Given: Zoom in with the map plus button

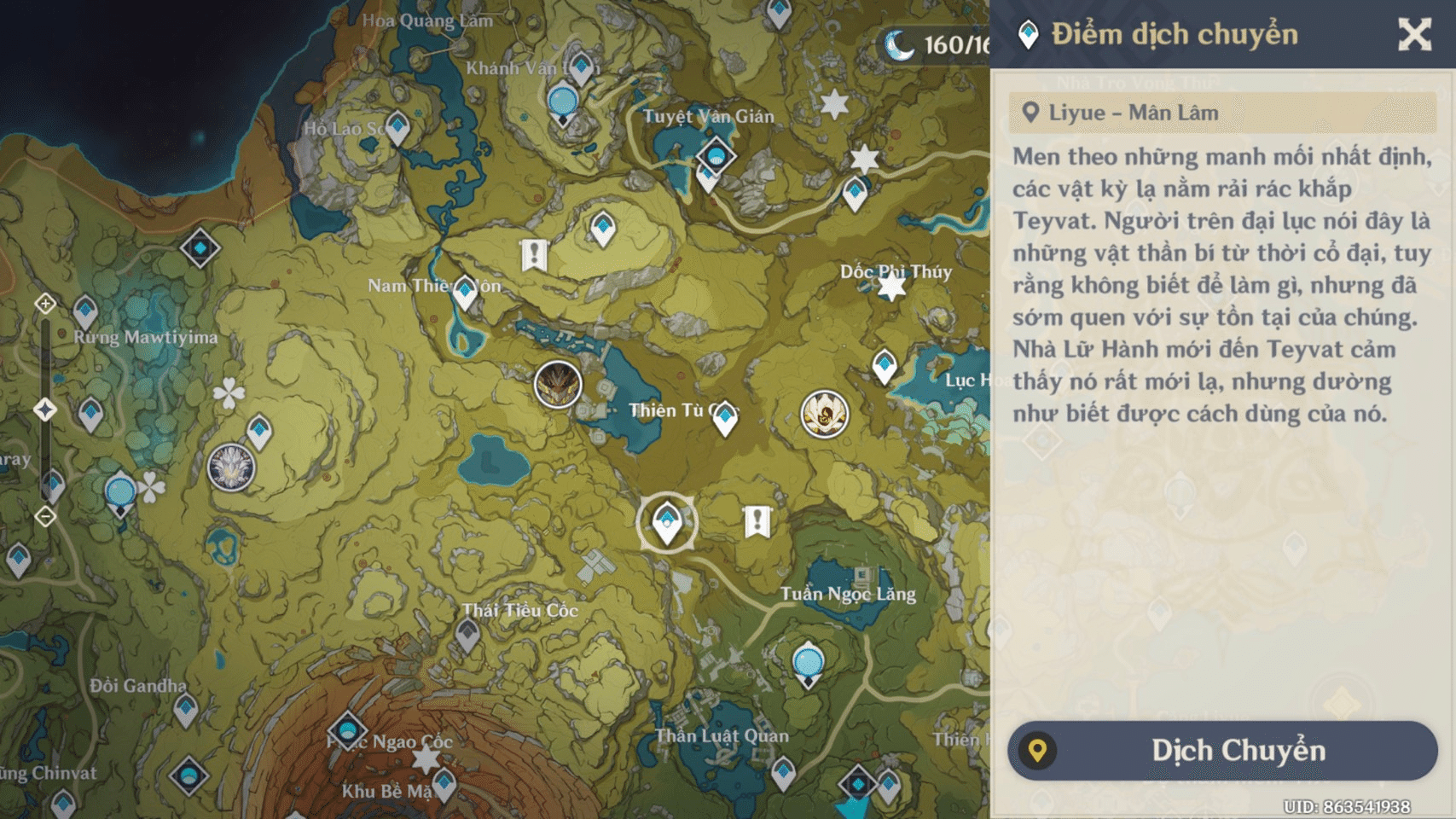Looking at the screenshot, I should click(x=45, y=303).
